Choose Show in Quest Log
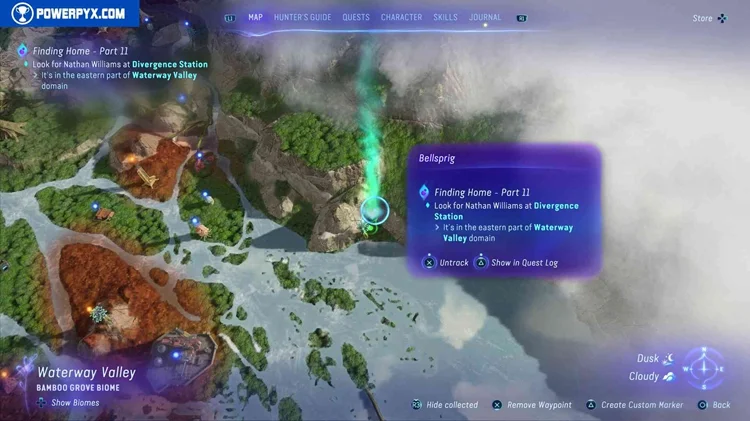 pyautogui.click(x=518, y=262)
